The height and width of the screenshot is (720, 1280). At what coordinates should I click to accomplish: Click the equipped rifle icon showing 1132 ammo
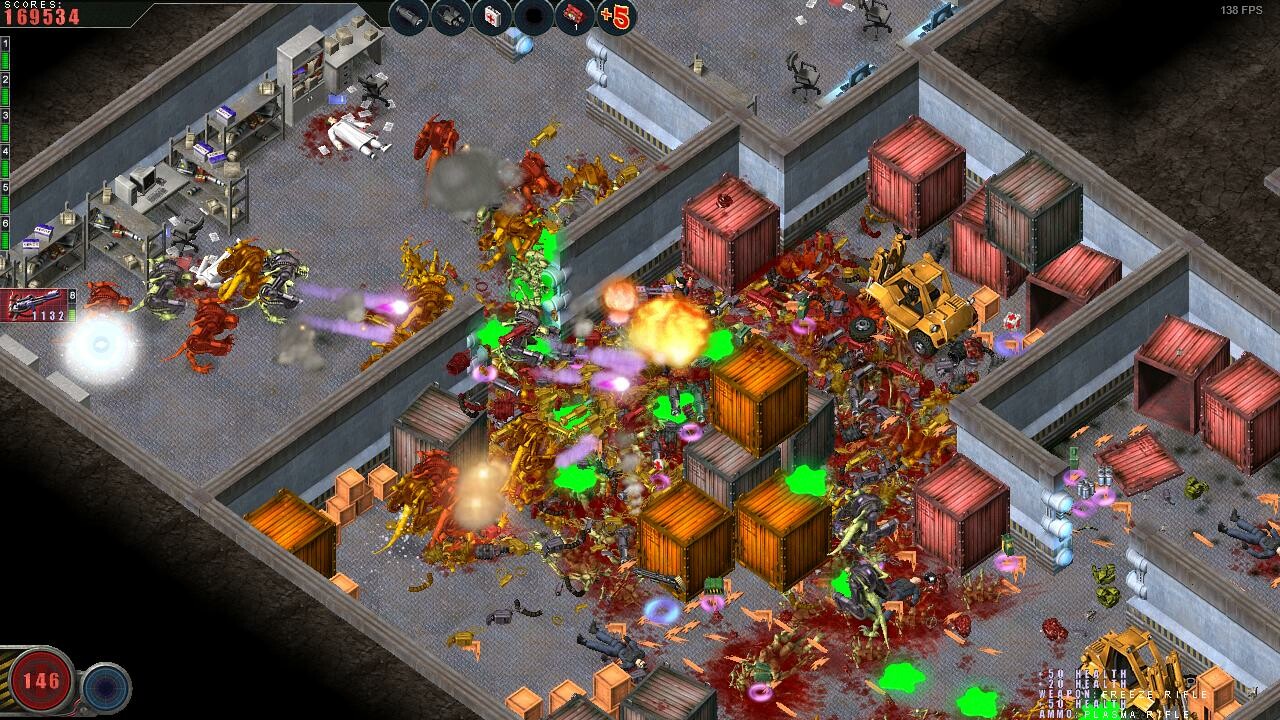(35, 305)
